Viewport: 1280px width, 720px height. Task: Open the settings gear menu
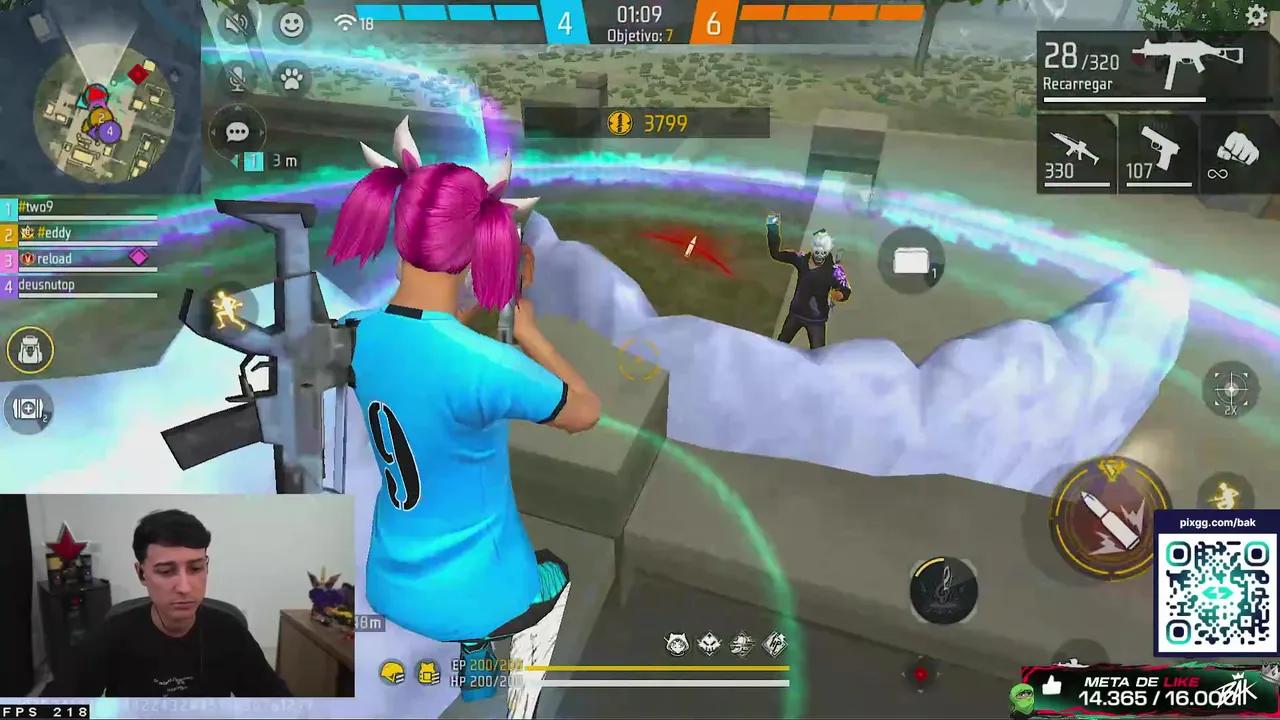coord(1256,16)
